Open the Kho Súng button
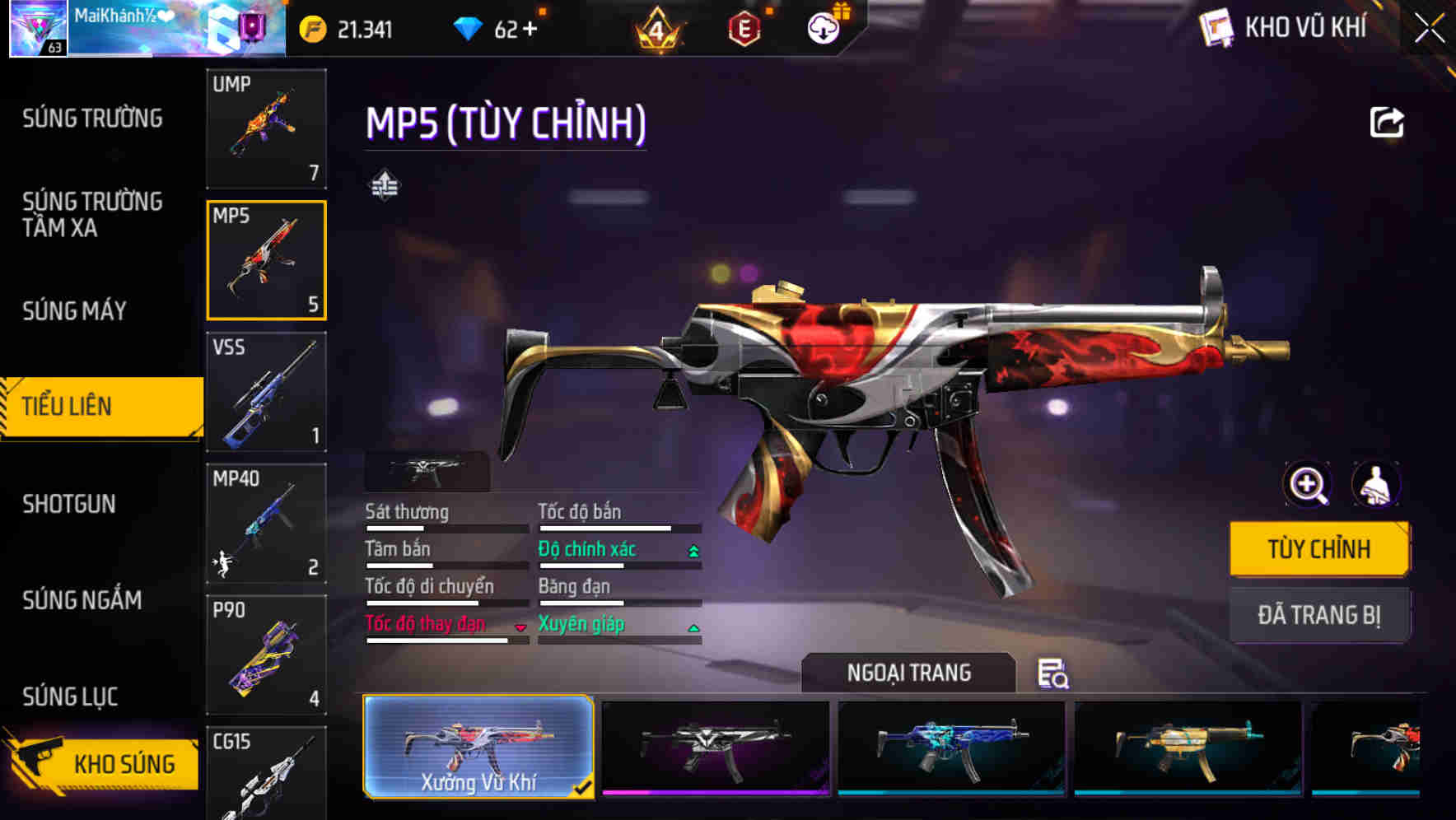Viewport: 1456px width, 820px height. click(x=103, y=763)
